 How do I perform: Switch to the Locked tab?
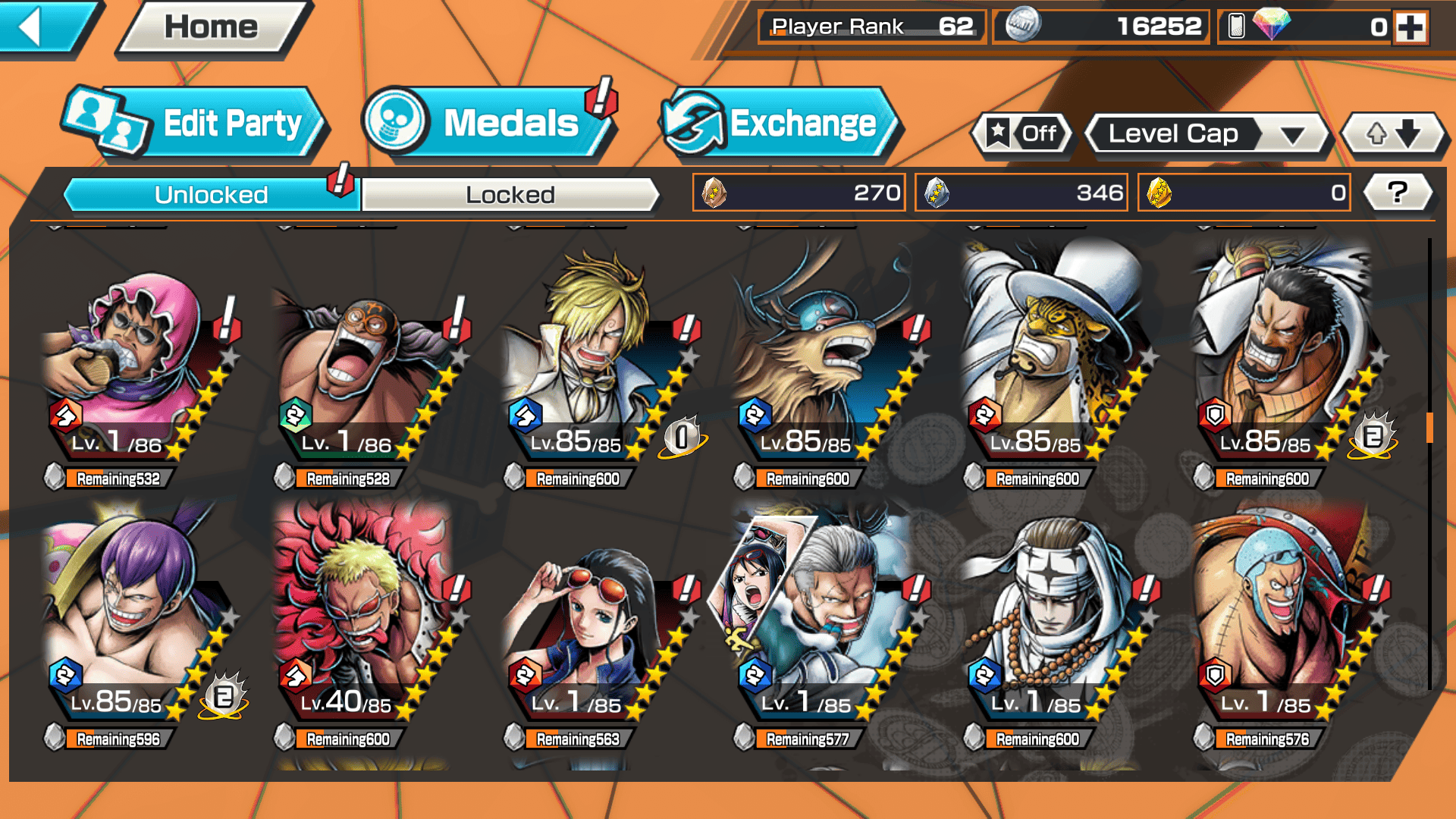click(x=510, y=195)
